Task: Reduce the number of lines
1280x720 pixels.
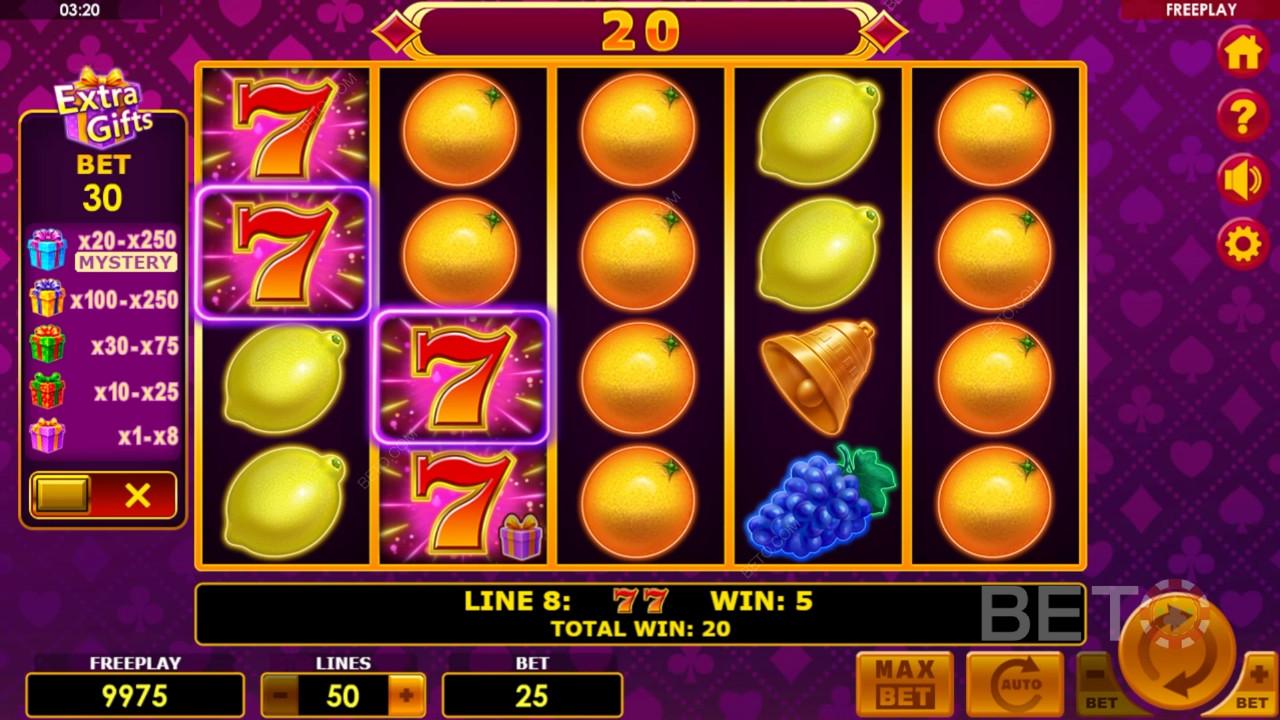Action: coord(280,695)
